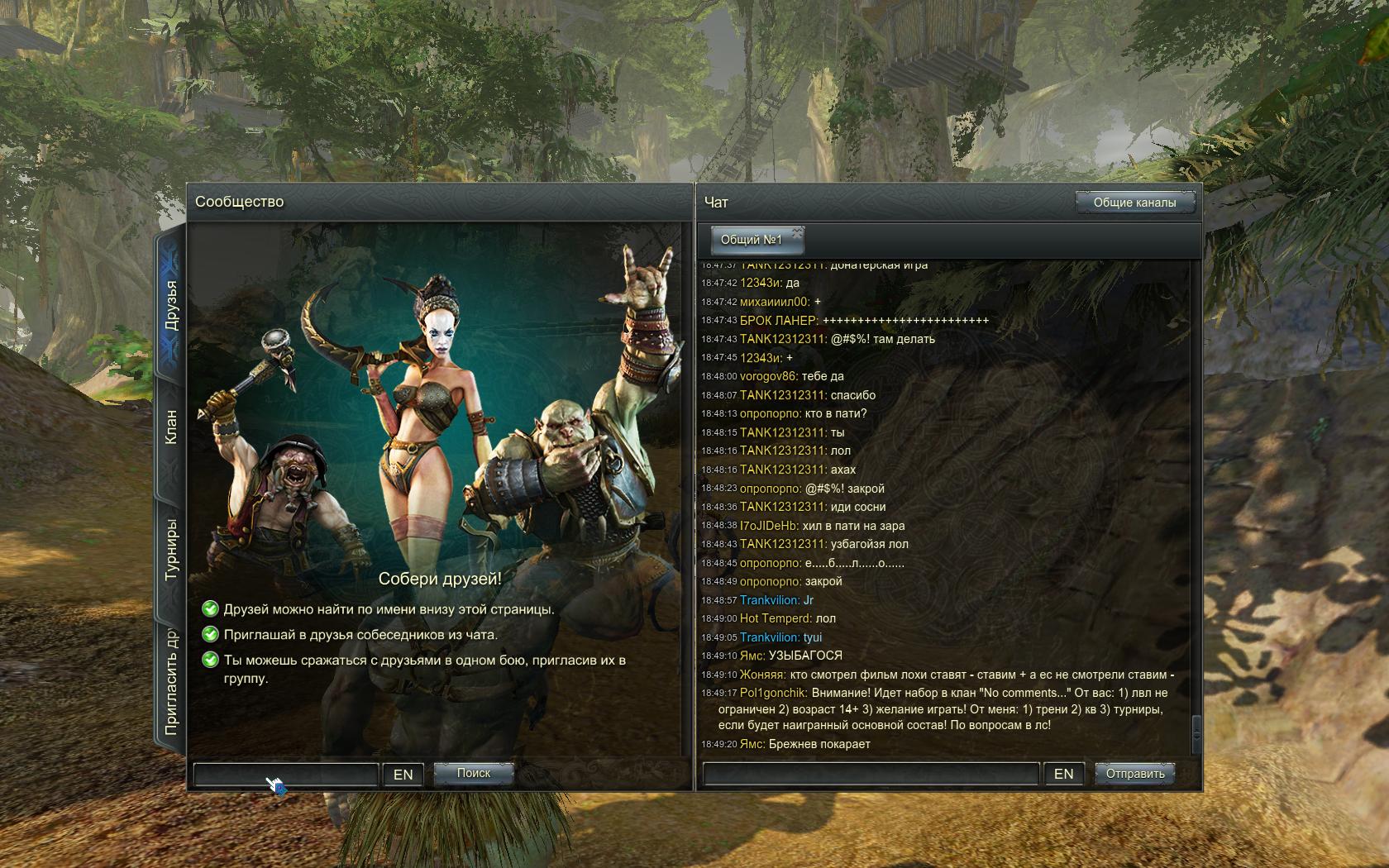The width and height of the screenshot is (1389, 868).
Task: Select player name Pol1gonchik in chat
Action: point(773,693)
